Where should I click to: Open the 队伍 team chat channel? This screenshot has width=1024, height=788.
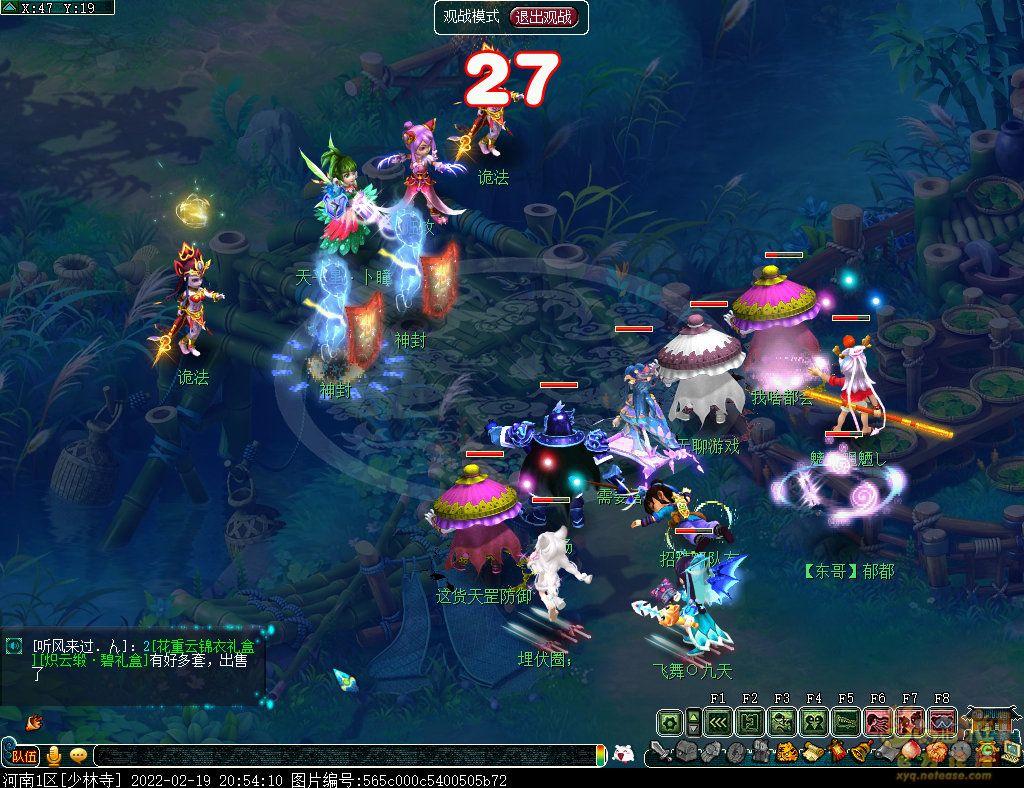(x=25, y=756)
